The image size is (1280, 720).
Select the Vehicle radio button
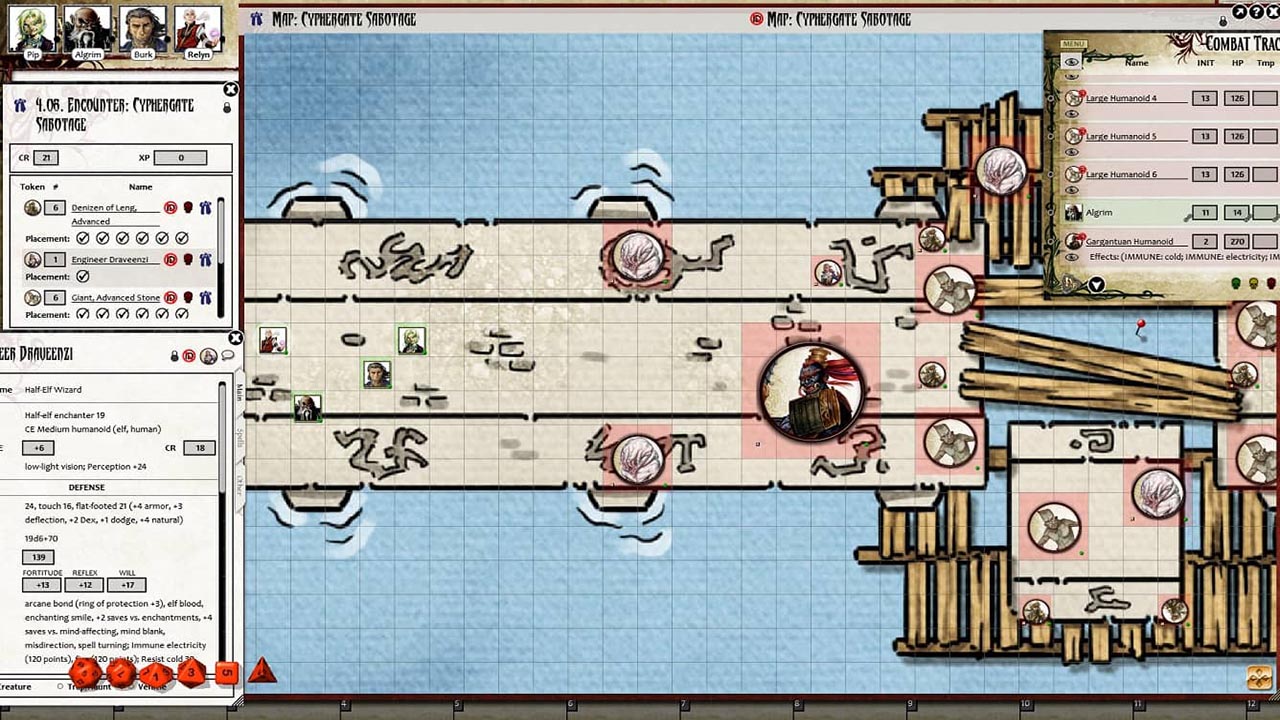point(131,687)
